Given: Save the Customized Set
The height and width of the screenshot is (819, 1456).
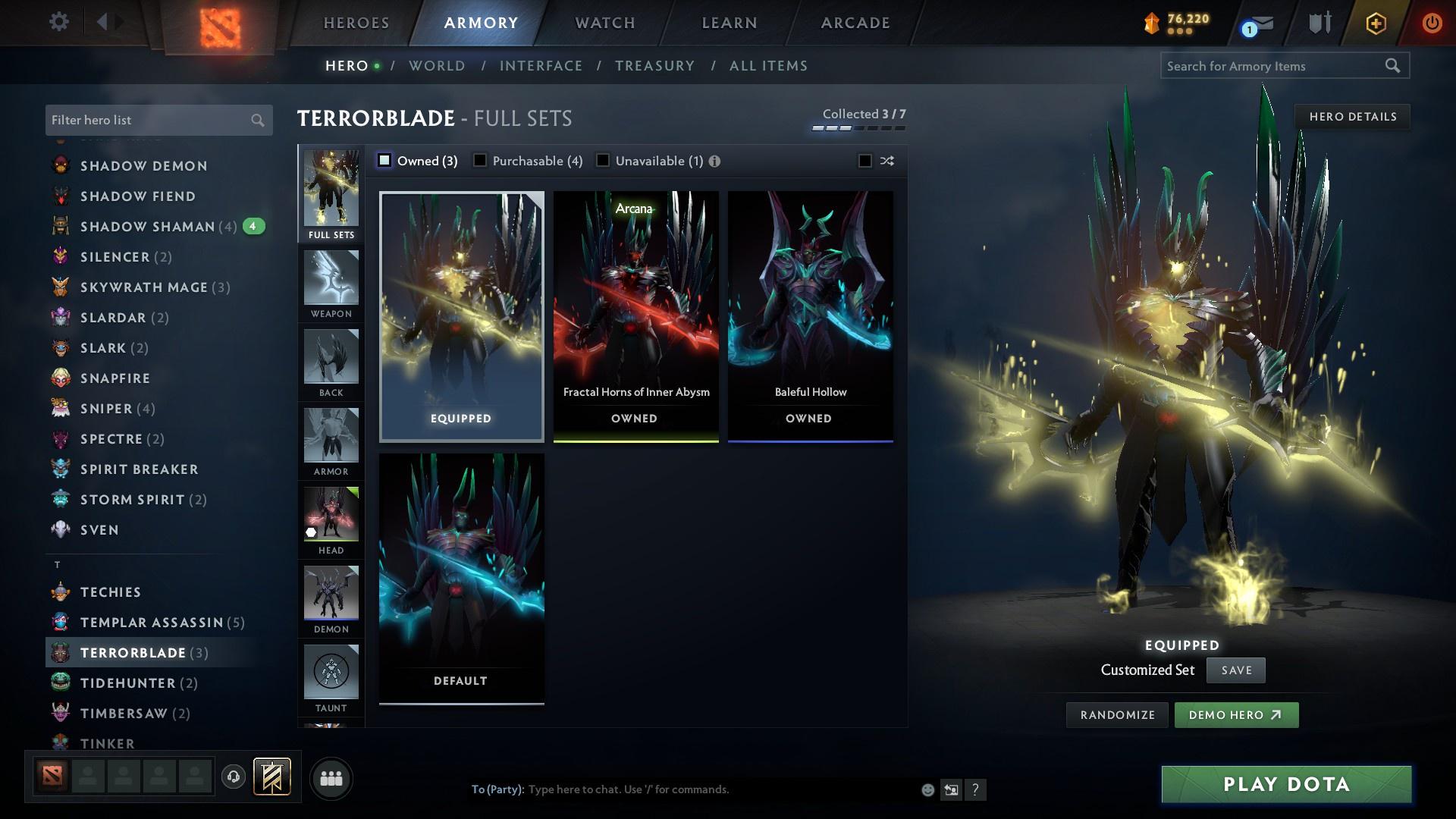Looking at the screenshot, I should click(1235, 670).
